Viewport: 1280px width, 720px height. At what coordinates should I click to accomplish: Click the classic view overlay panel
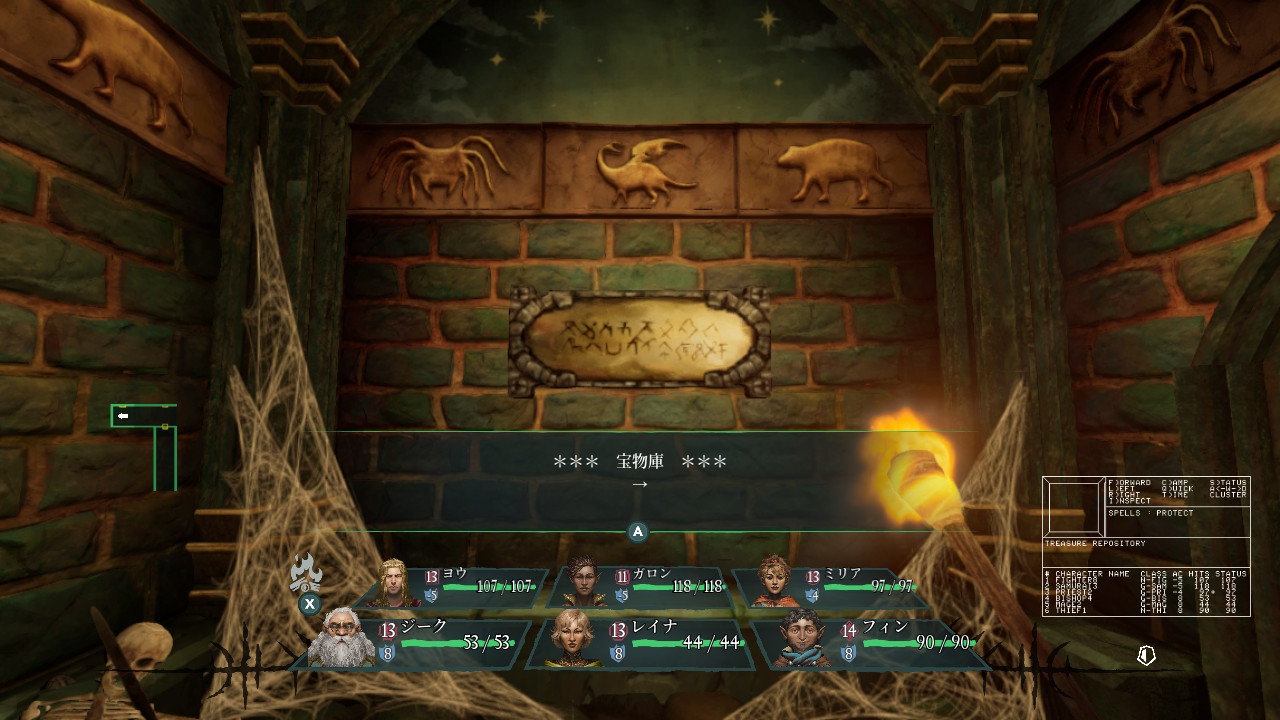1146,546
